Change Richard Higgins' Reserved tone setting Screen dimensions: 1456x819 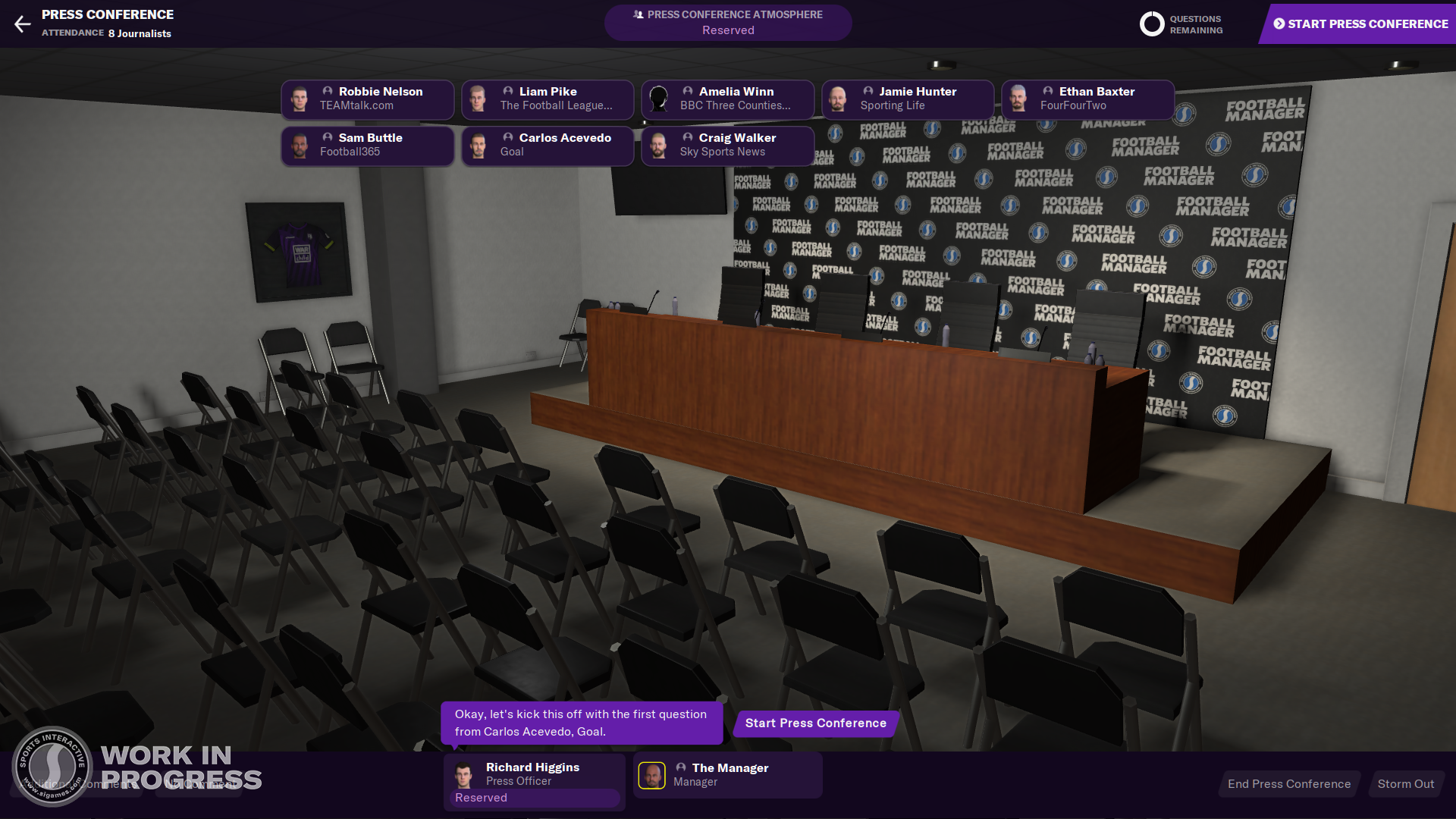(533, 798)
